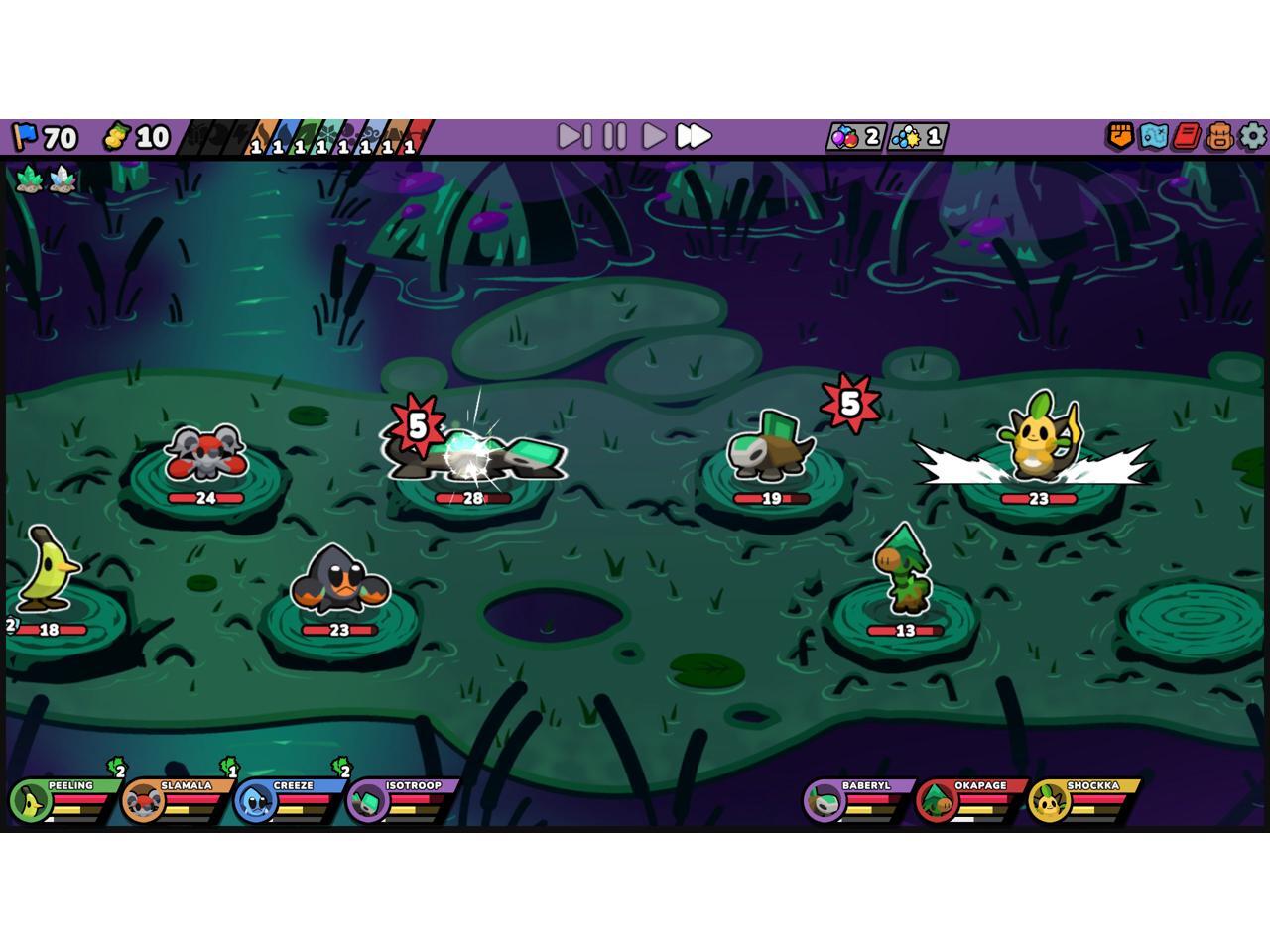Click the white crystal relic icon
The image size is (1270, 952).
63,179
